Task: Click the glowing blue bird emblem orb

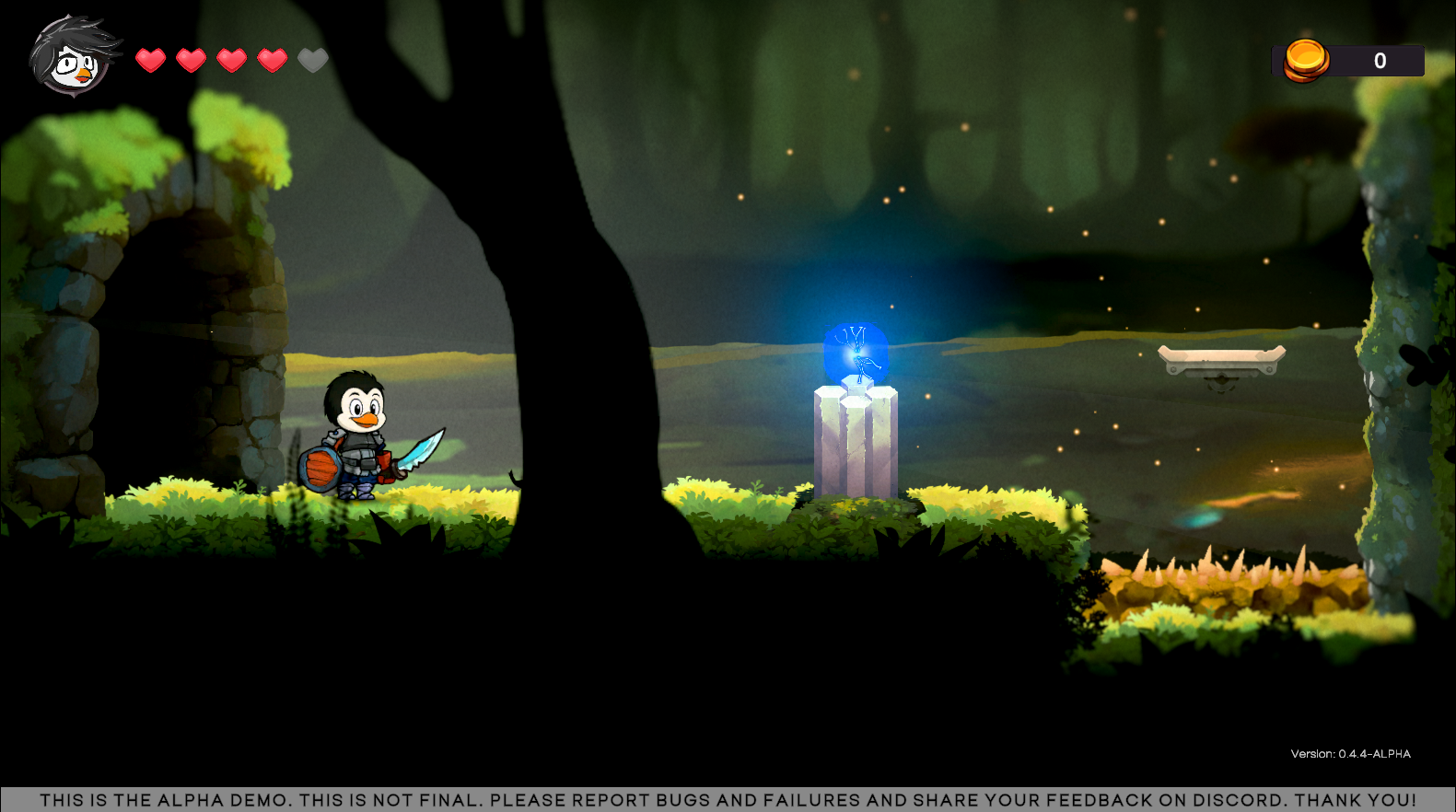Action: 855,354
